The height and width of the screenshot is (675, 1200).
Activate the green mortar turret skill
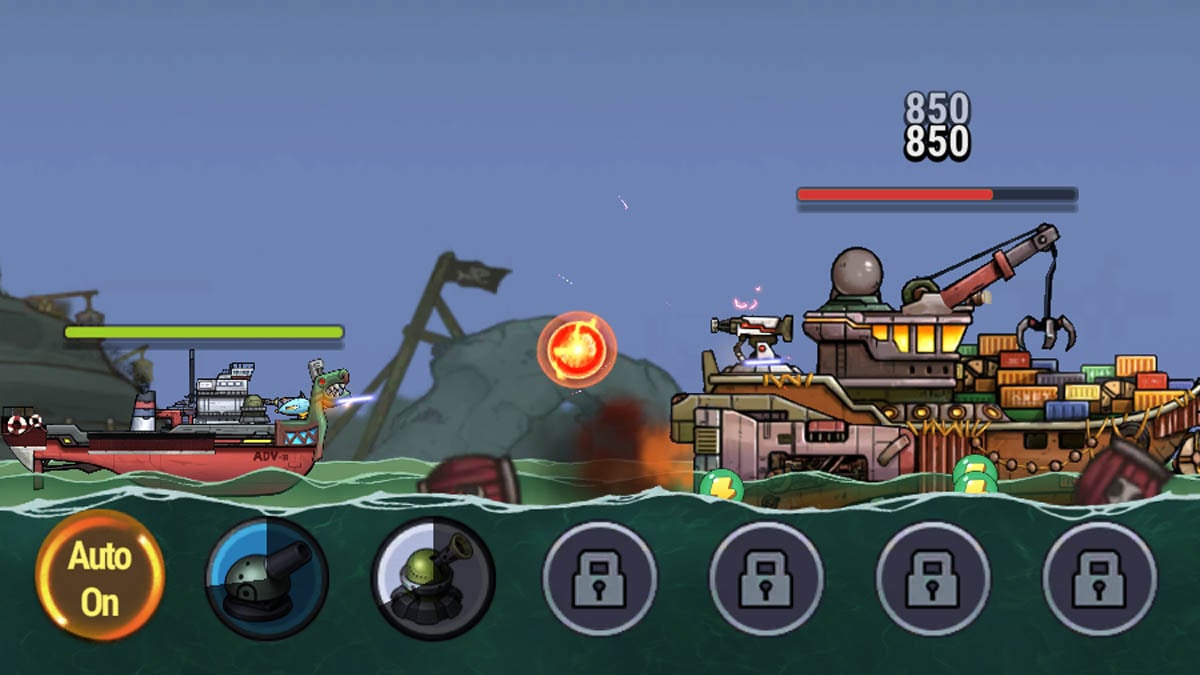[433, 577]
